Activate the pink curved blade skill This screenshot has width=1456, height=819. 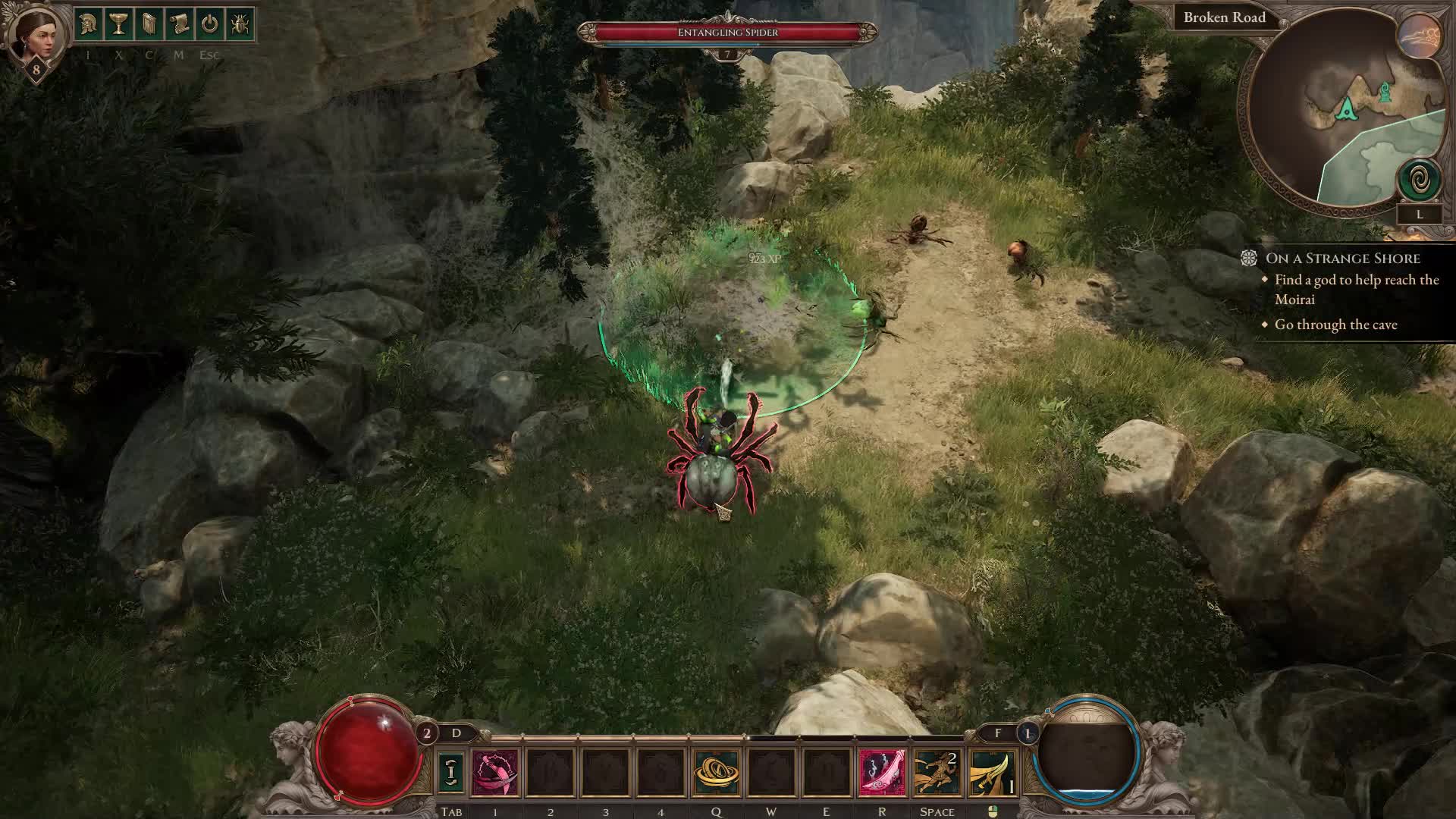point(882,773)
